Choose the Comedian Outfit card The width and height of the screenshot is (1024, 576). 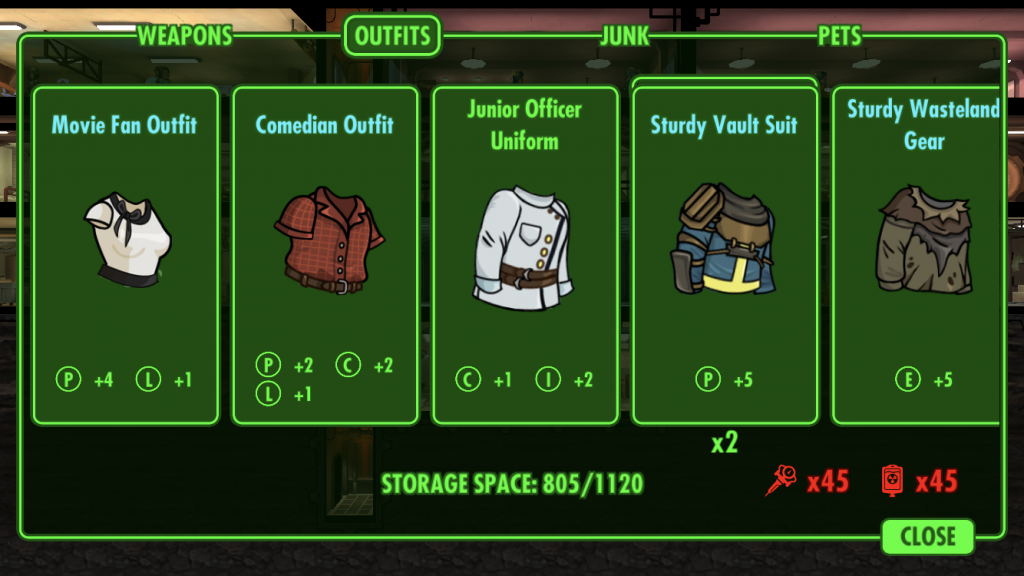325,255
